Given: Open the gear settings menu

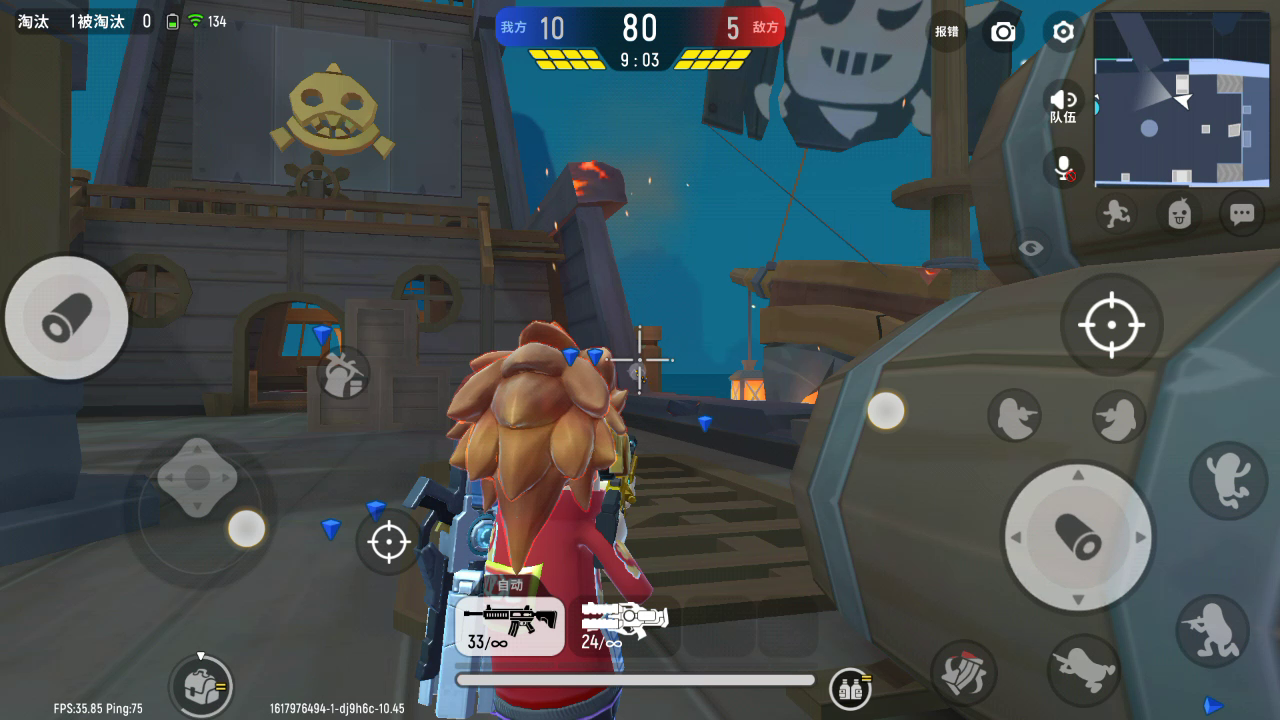Looking at the screenshot, I should coord(1063,32).
